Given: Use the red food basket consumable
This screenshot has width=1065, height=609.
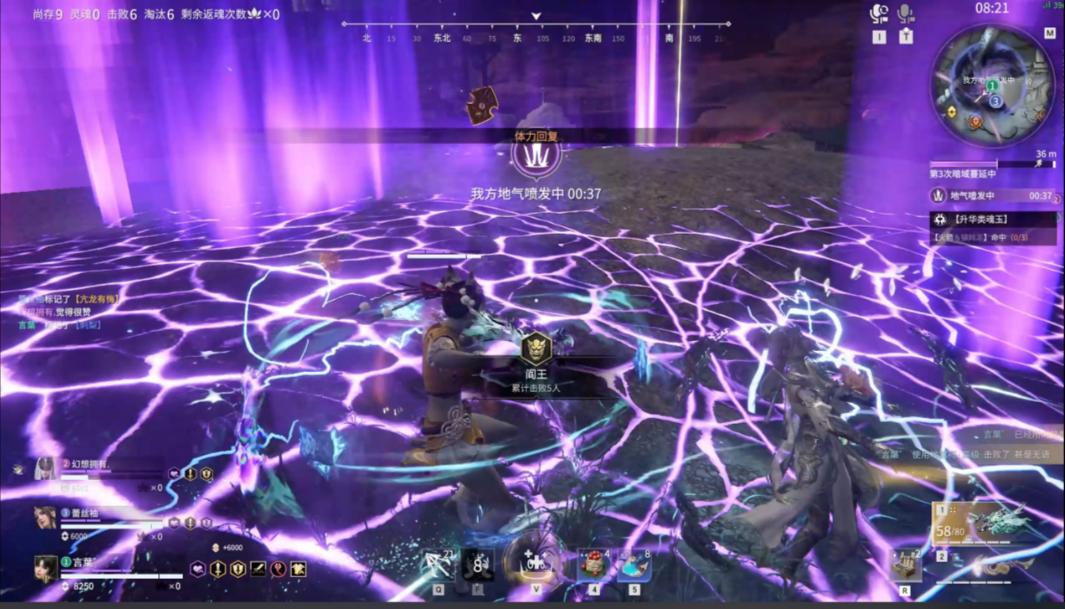Looking at the screenshot, I should pyautogui.click(x=594, y=565).
